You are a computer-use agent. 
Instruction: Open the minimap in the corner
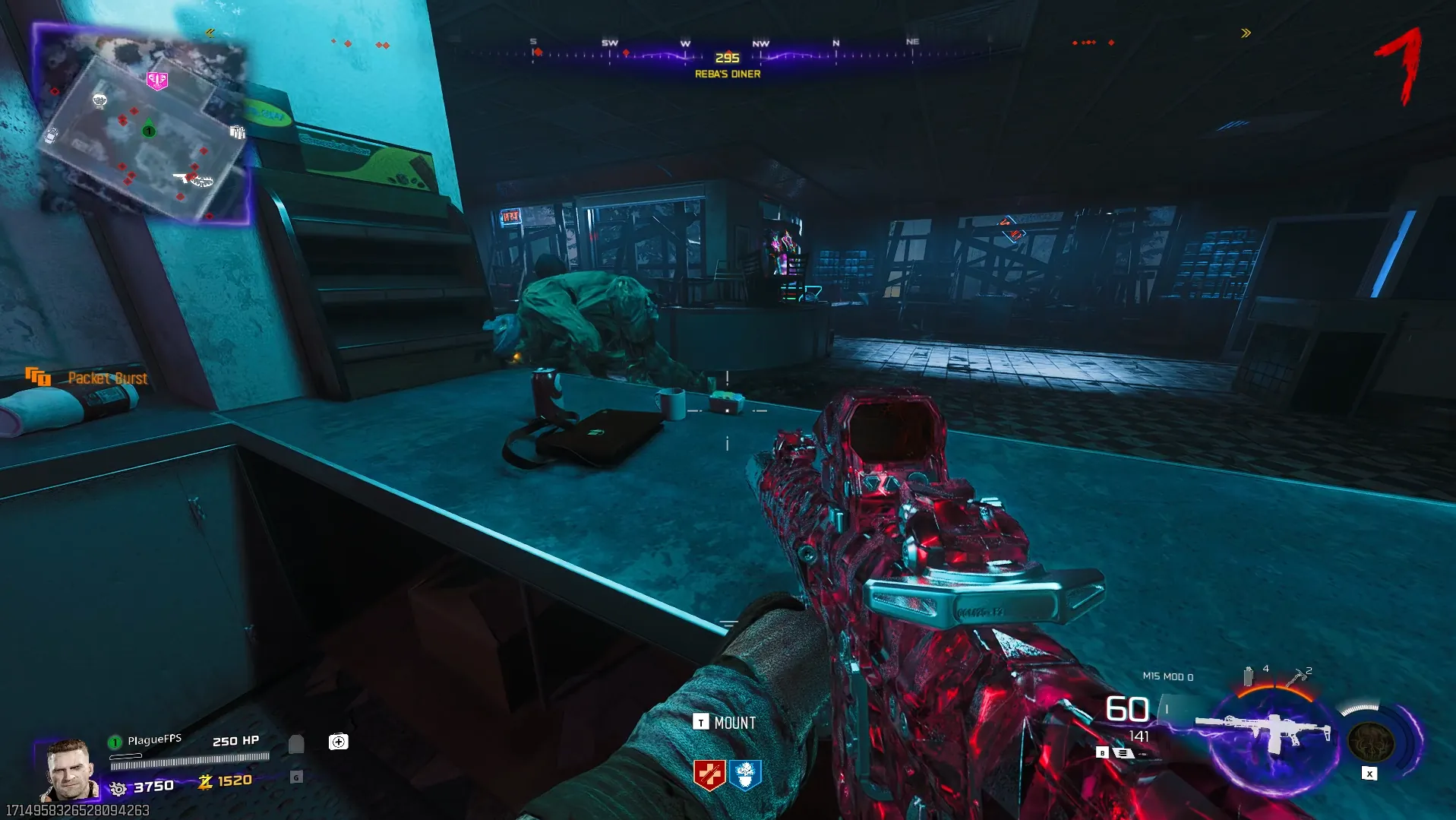[142, 122]
